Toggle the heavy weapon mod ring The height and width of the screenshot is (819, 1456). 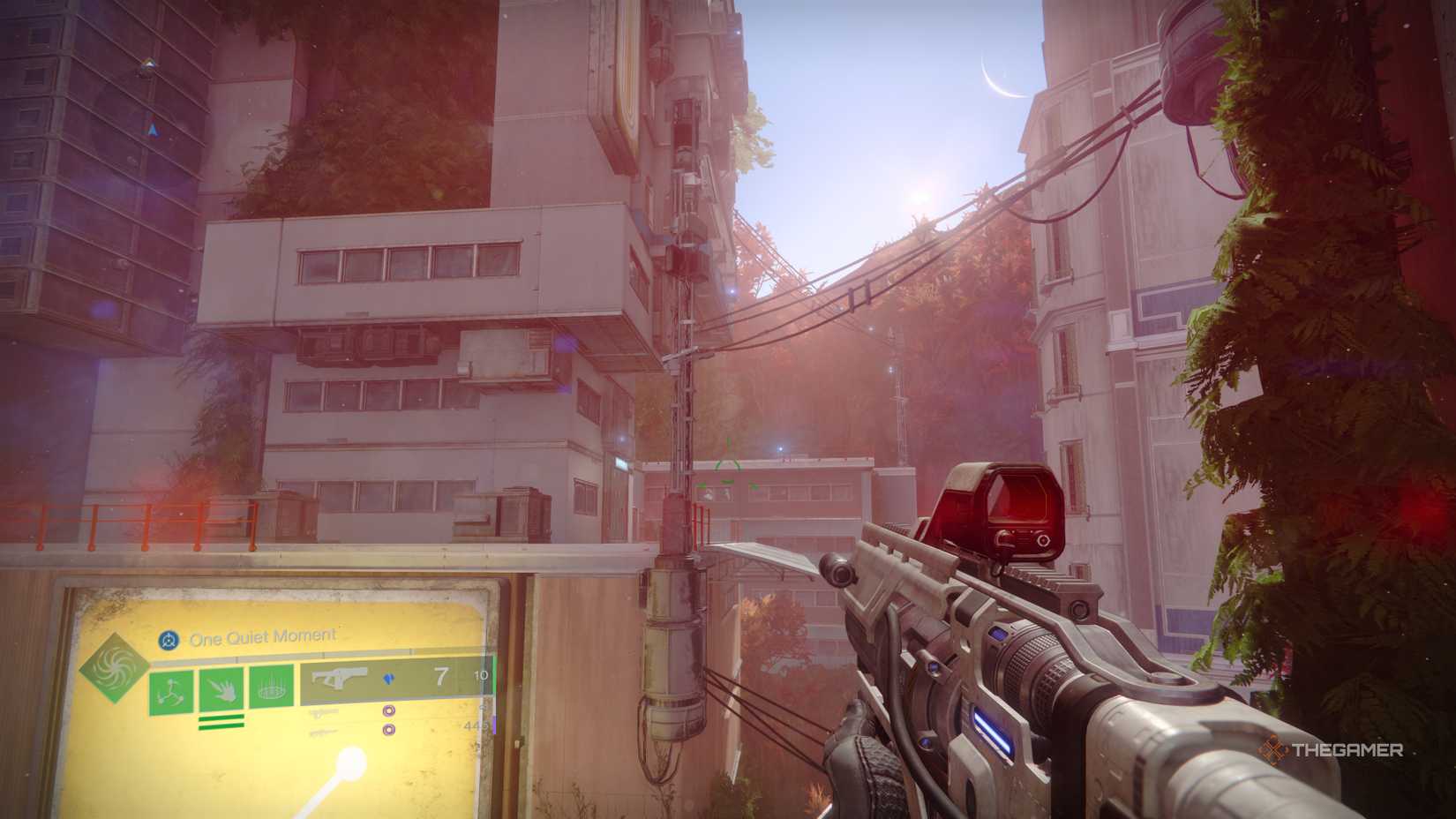click(x=388, y=731)
